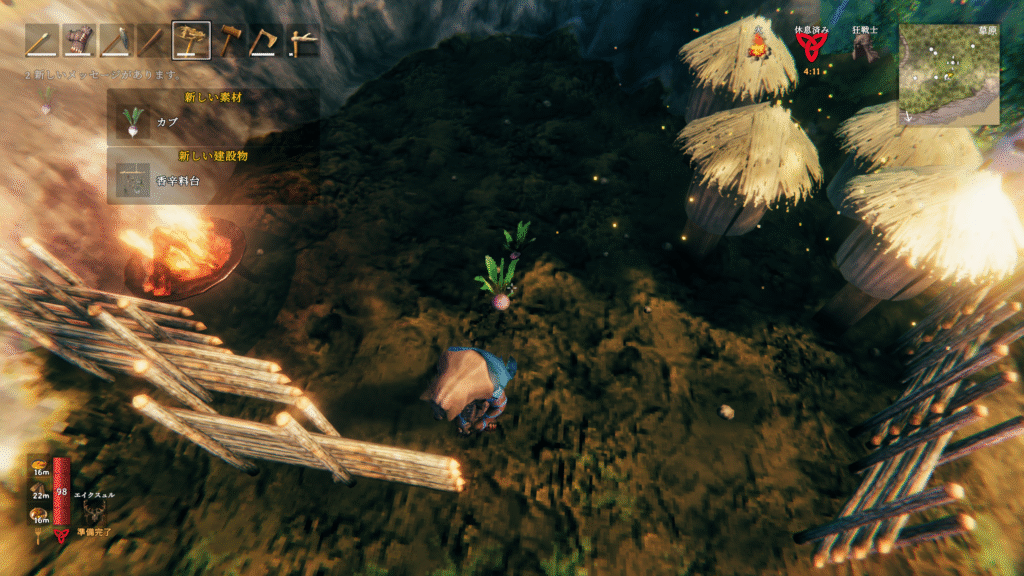
Task: Select the stone axe hotbar slot
Action: coord(266,40)
